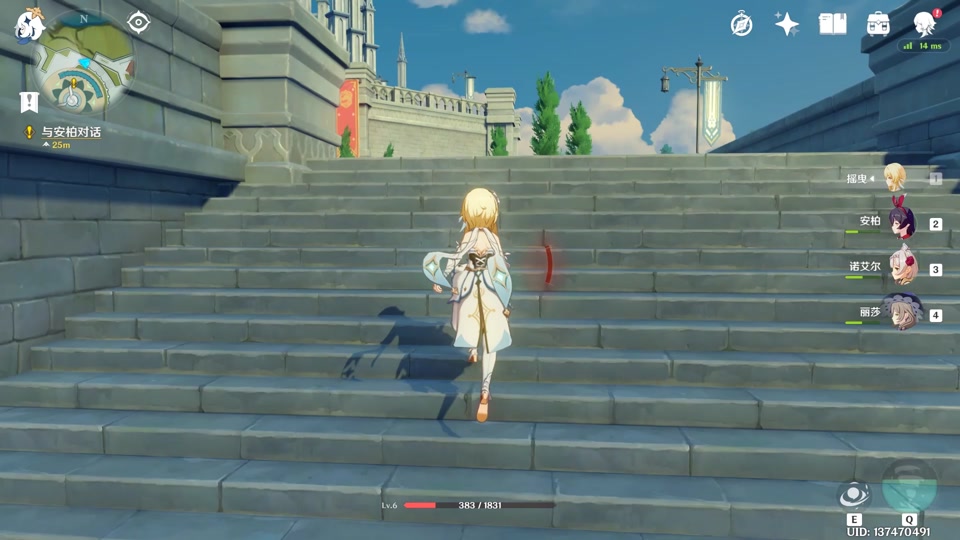Open the Wish star icon
960x540 pixels.
click(x=787, y=24)
